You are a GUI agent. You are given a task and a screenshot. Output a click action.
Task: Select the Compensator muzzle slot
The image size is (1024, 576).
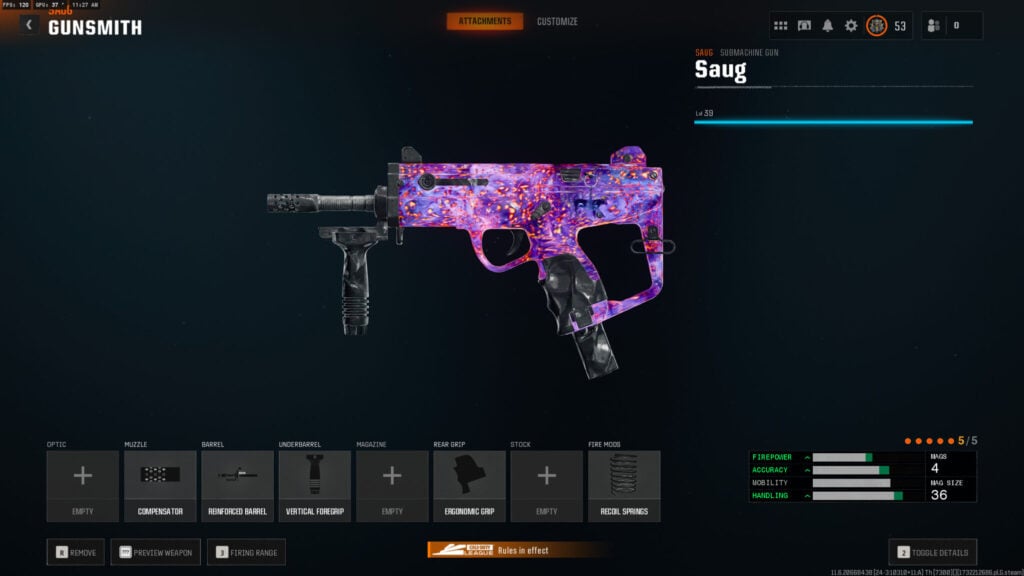pyautogui.click(x=160, y=485)
